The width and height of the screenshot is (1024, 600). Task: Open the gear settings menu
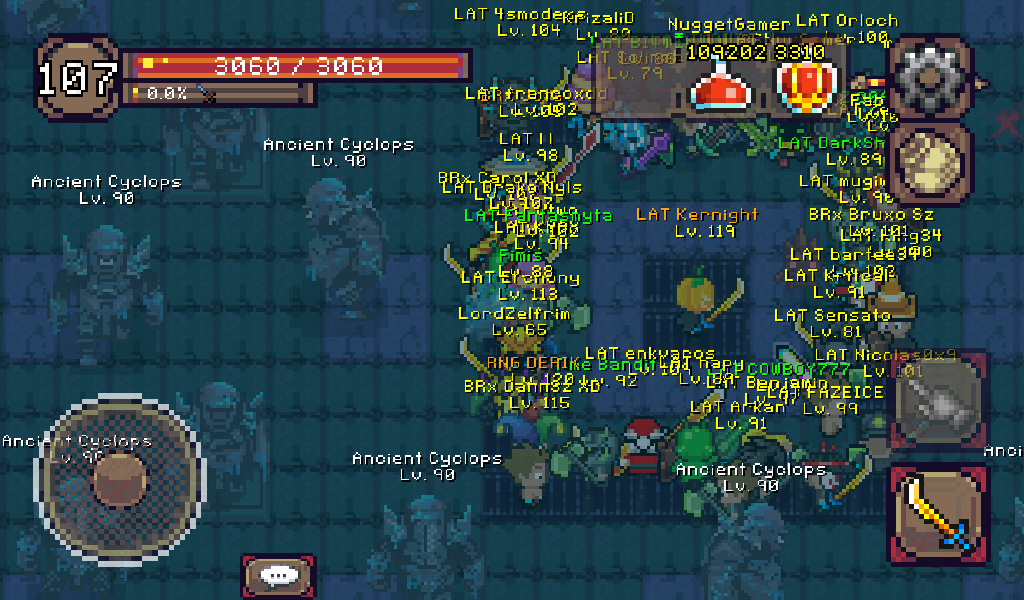929,79
